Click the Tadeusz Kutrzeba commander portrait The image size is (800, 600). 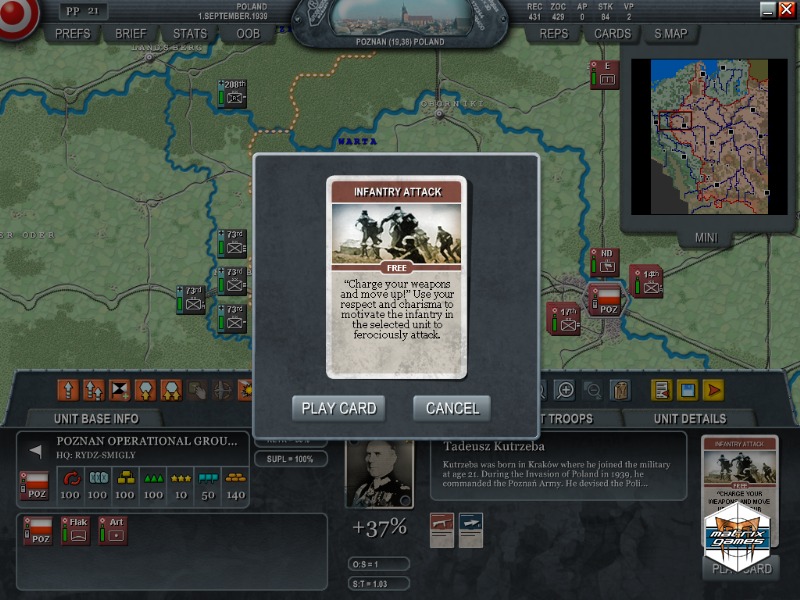click(379, 474)
